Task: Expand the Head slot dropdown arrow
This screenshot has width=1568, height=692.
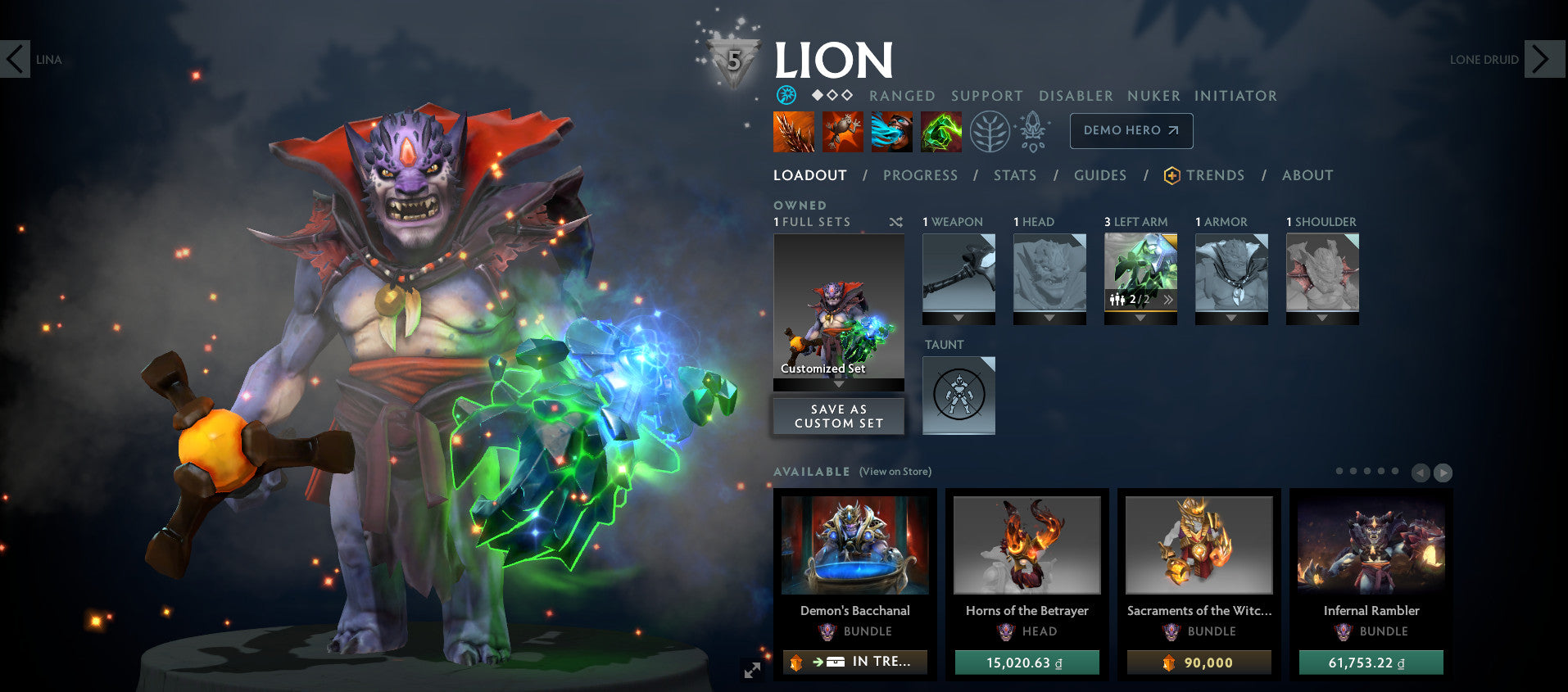Action: click(1049, 319)
